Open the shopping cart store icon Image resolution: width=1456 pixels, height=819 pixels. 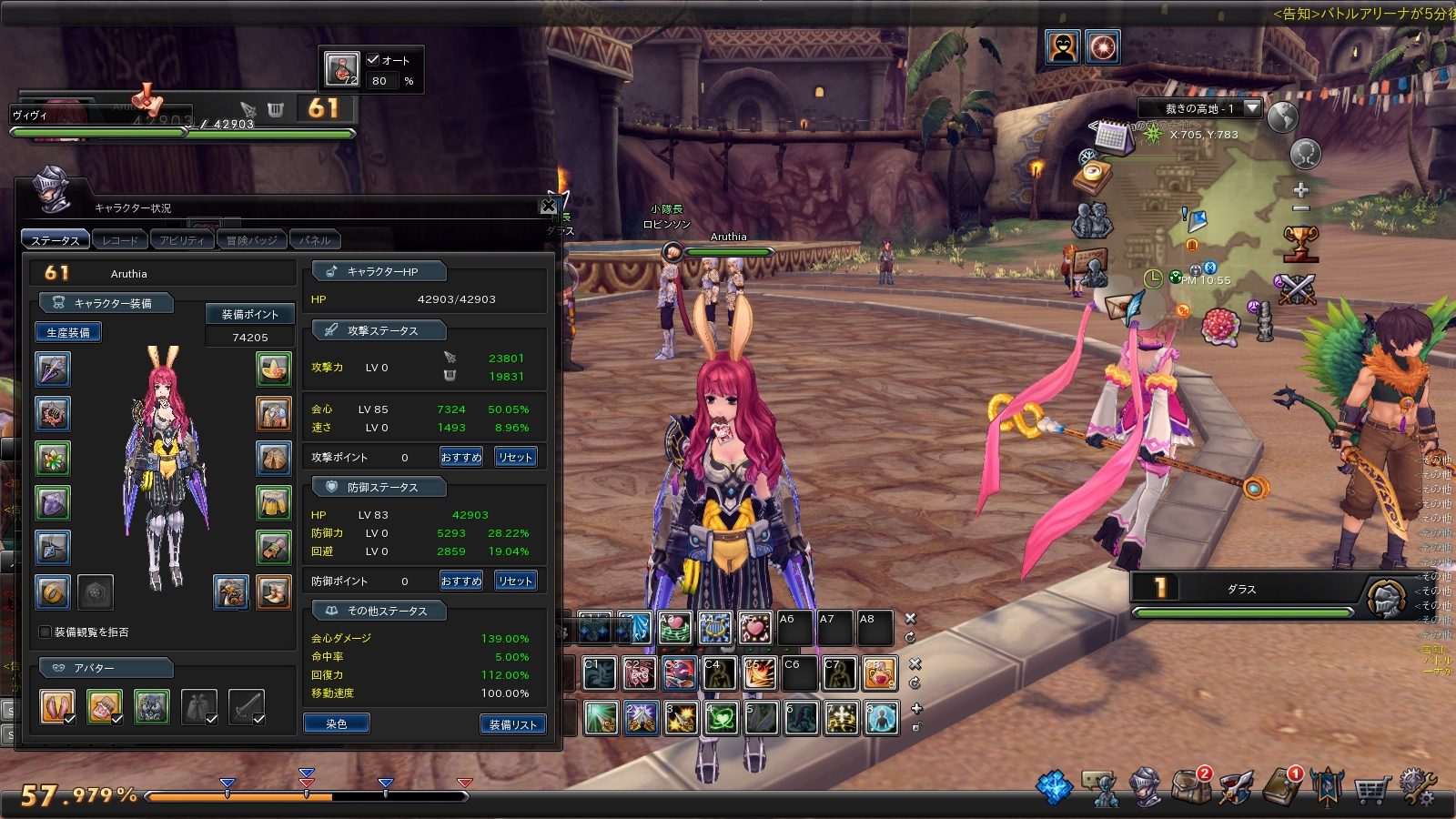click(1370, 789)
